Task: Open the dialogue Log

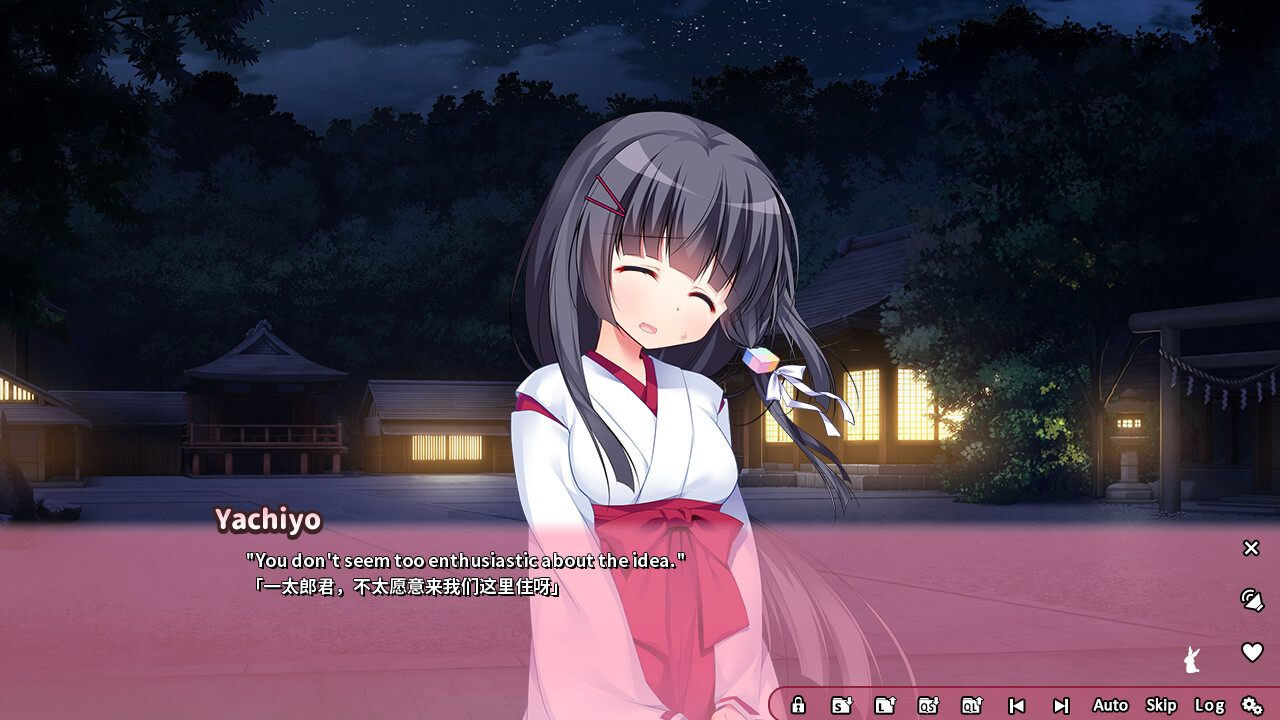Action: pyautogui.click(x=1209, y=705)
